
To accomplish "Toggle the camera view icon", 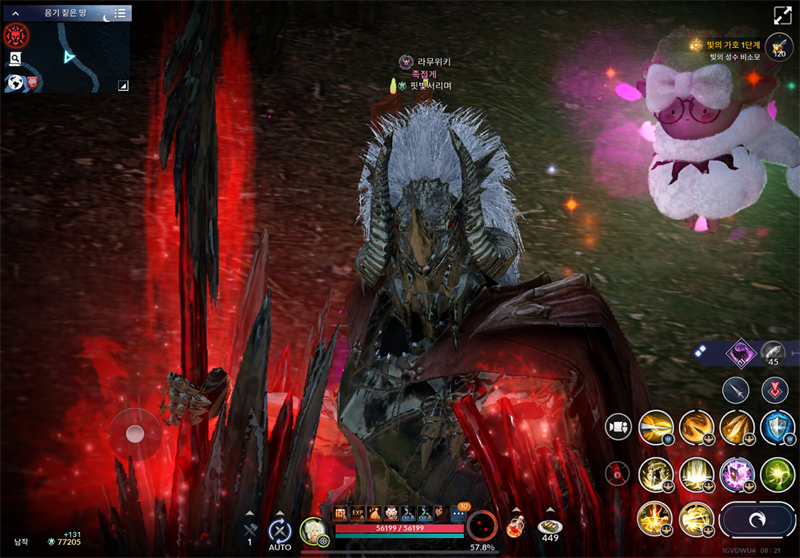I will [618, 427].
